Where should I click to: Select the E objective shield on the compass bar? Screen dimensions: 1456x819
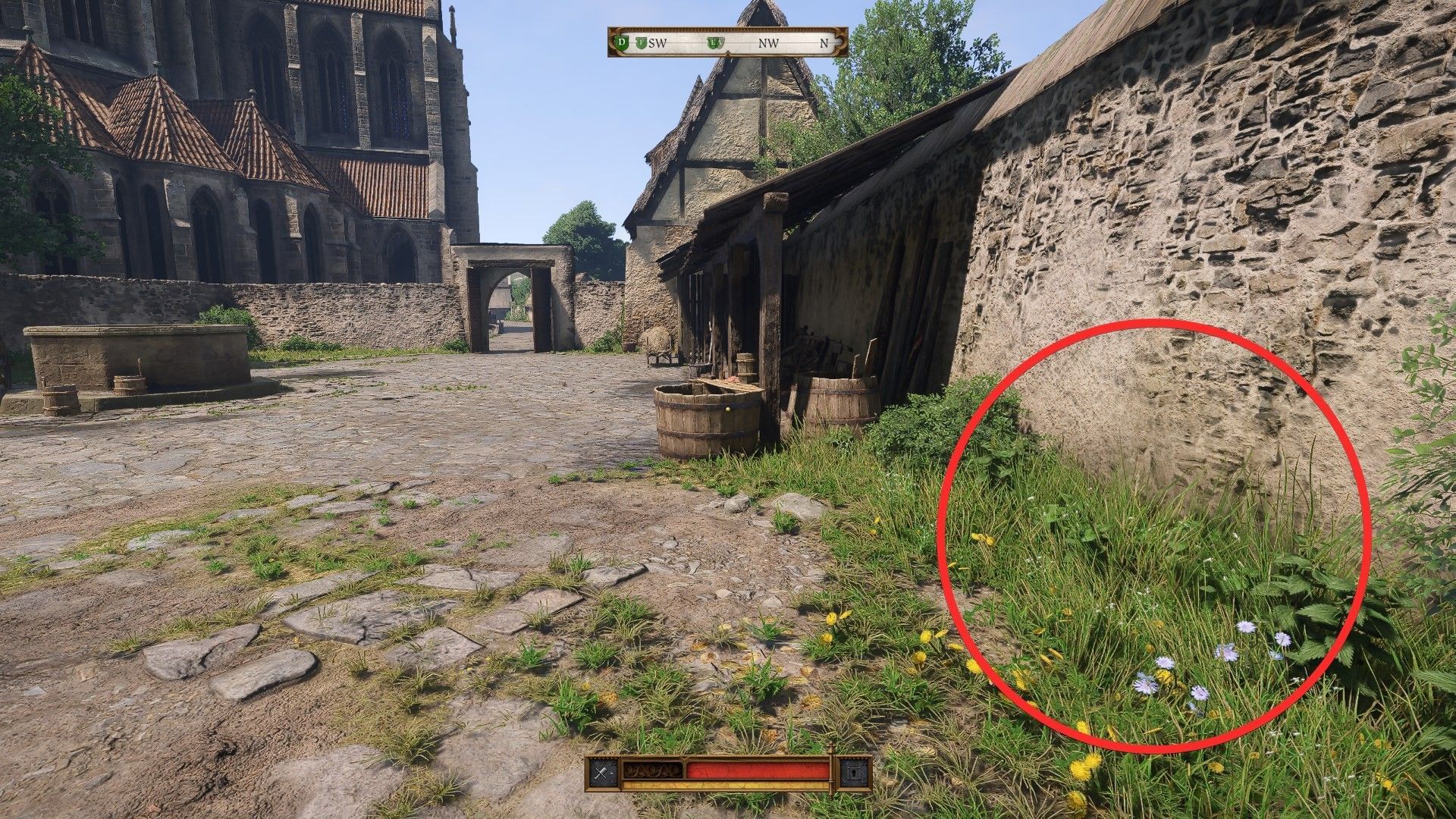click(x=714, y=42)
